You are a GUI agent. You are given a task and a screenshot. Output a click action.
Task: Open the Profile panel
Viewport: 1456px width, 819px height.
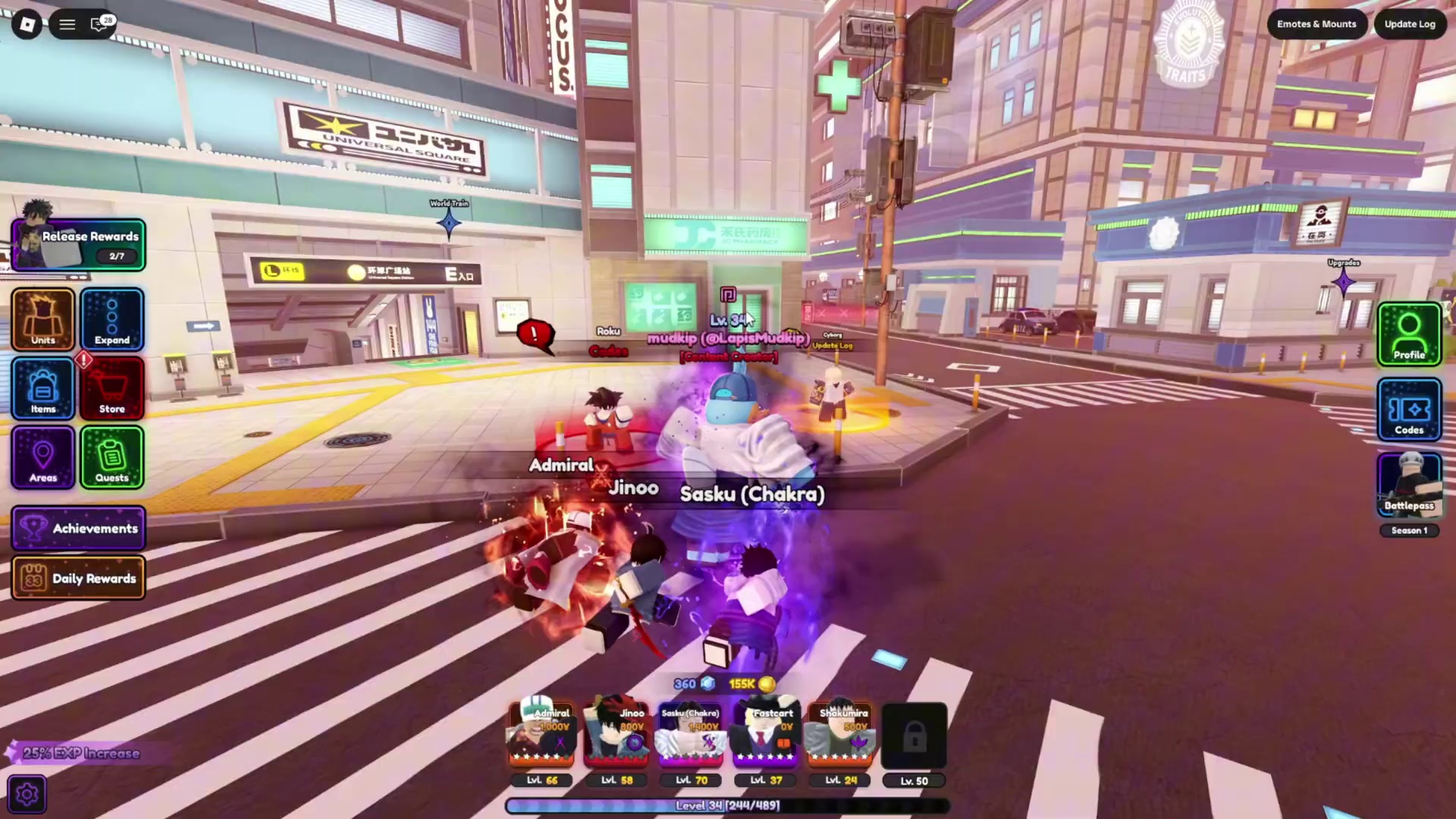1409,334
